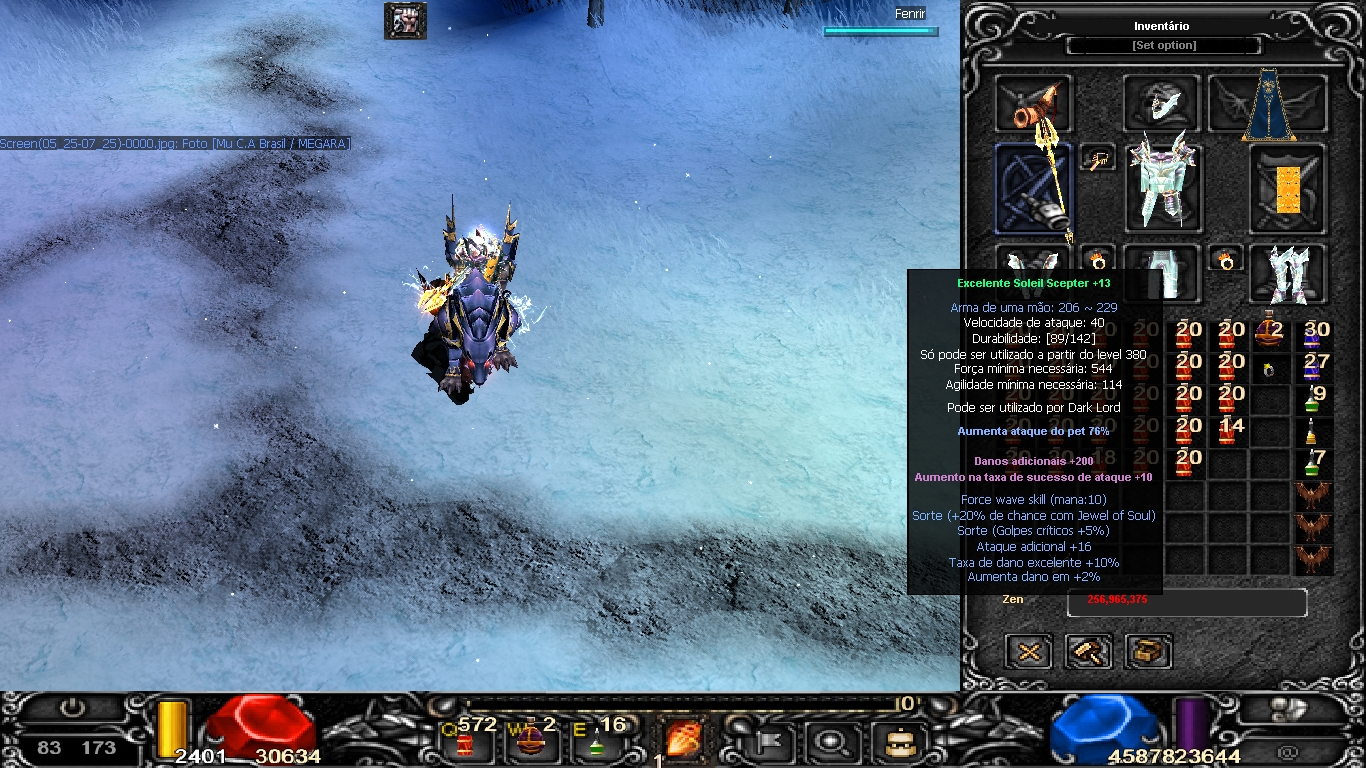
Task: Select the equipped helmet slot
Action: click(x=1161, y=102)
